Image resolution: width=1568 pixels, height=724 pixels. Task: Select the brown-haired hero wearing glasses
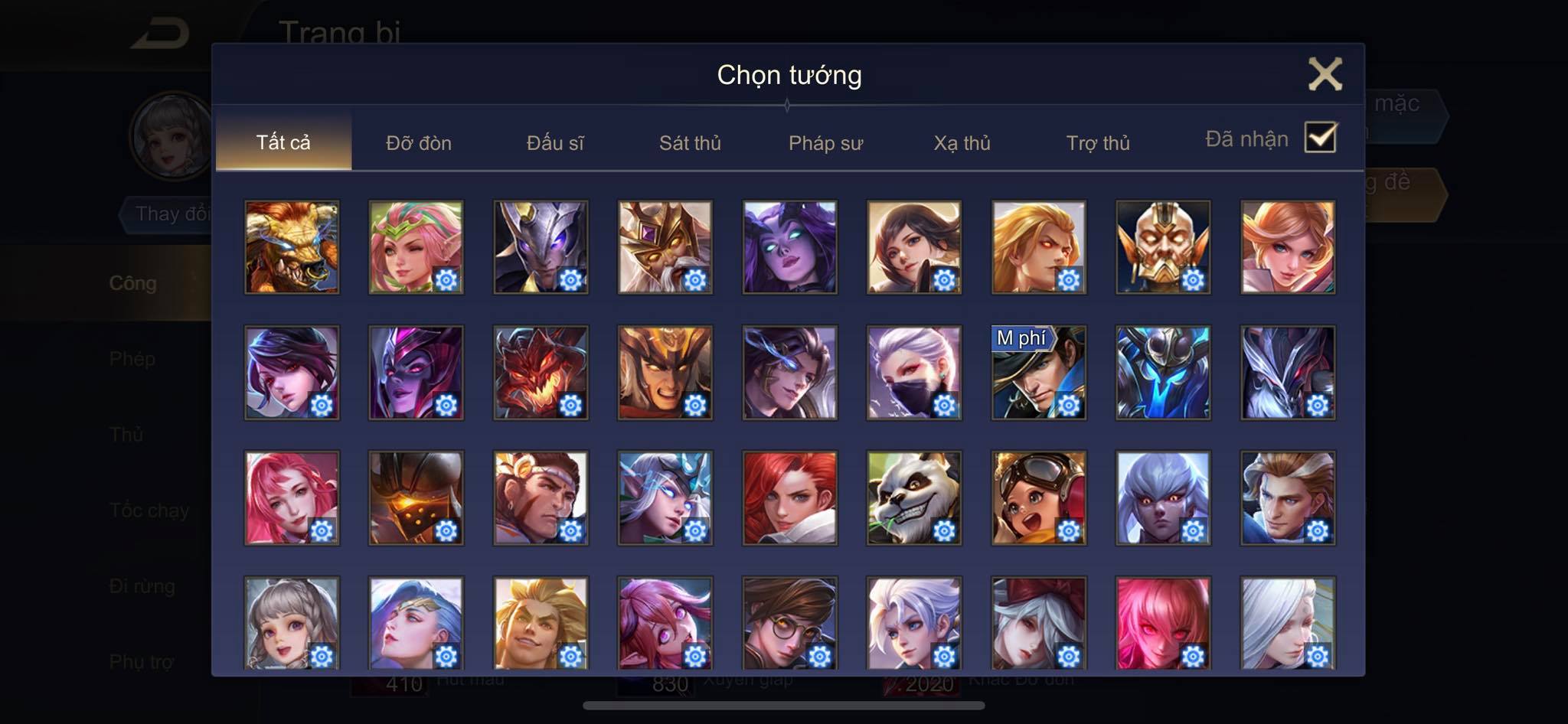789,622
